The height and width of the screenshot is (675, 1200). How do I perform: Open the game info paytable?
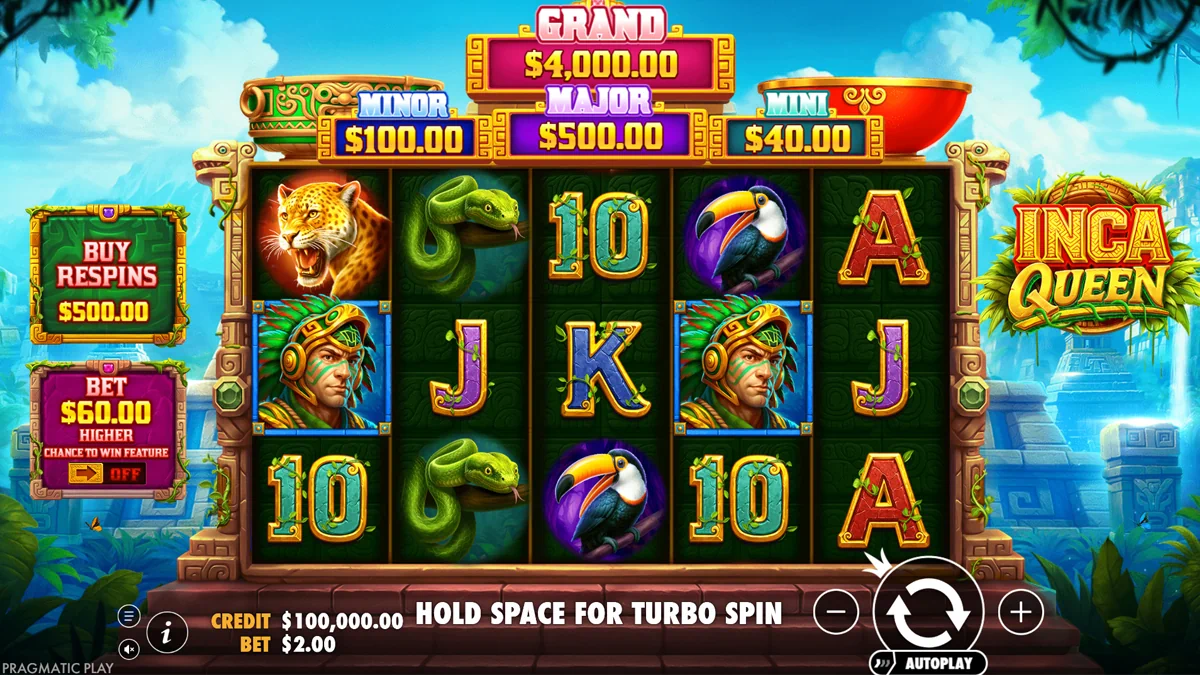point(167,632)
